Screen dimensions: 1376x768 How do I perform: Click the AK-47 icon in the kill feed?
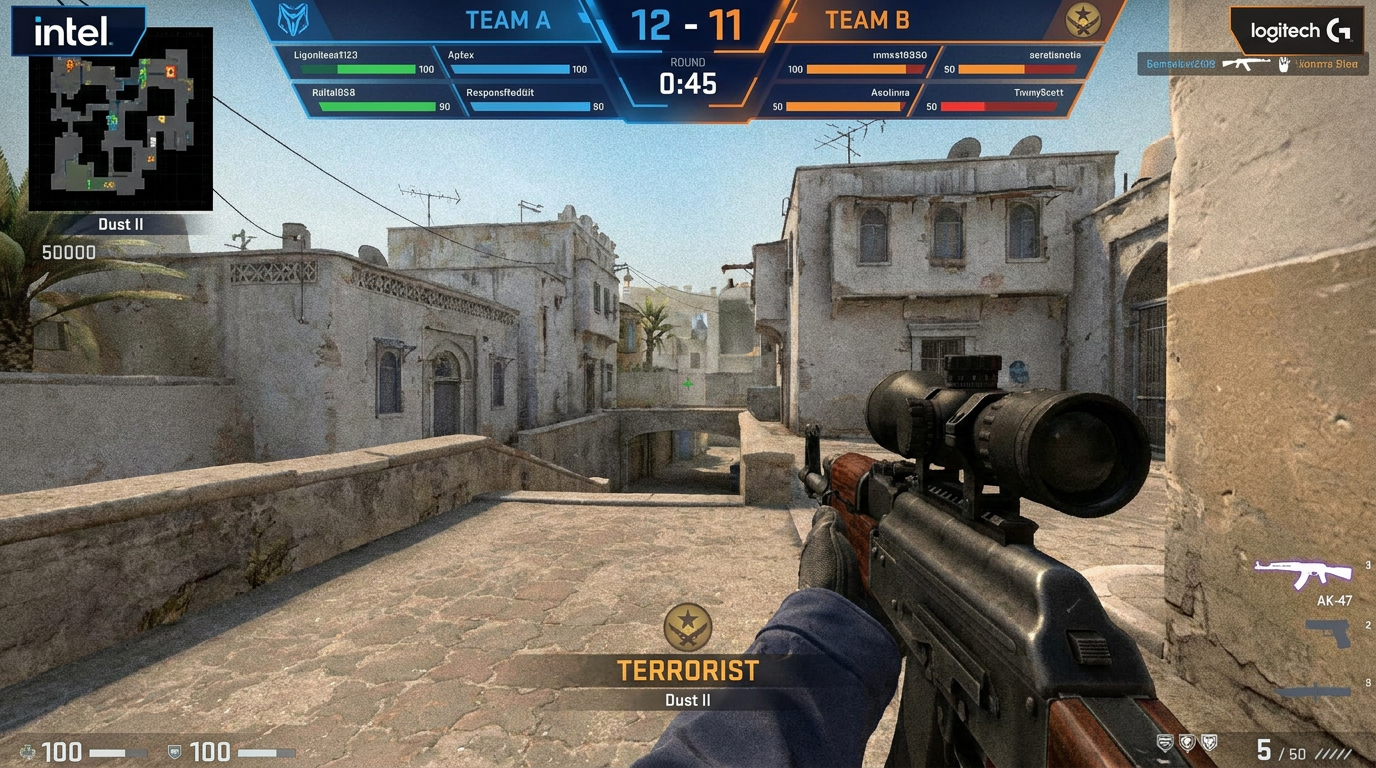click(1244, 61)
